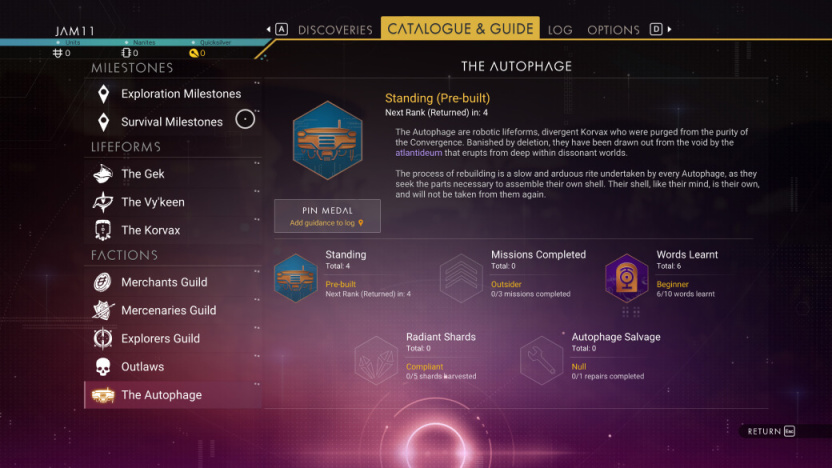Select the Words Learnt medal
The height and width of the screenshot is (468, 832).
point(627,277)
